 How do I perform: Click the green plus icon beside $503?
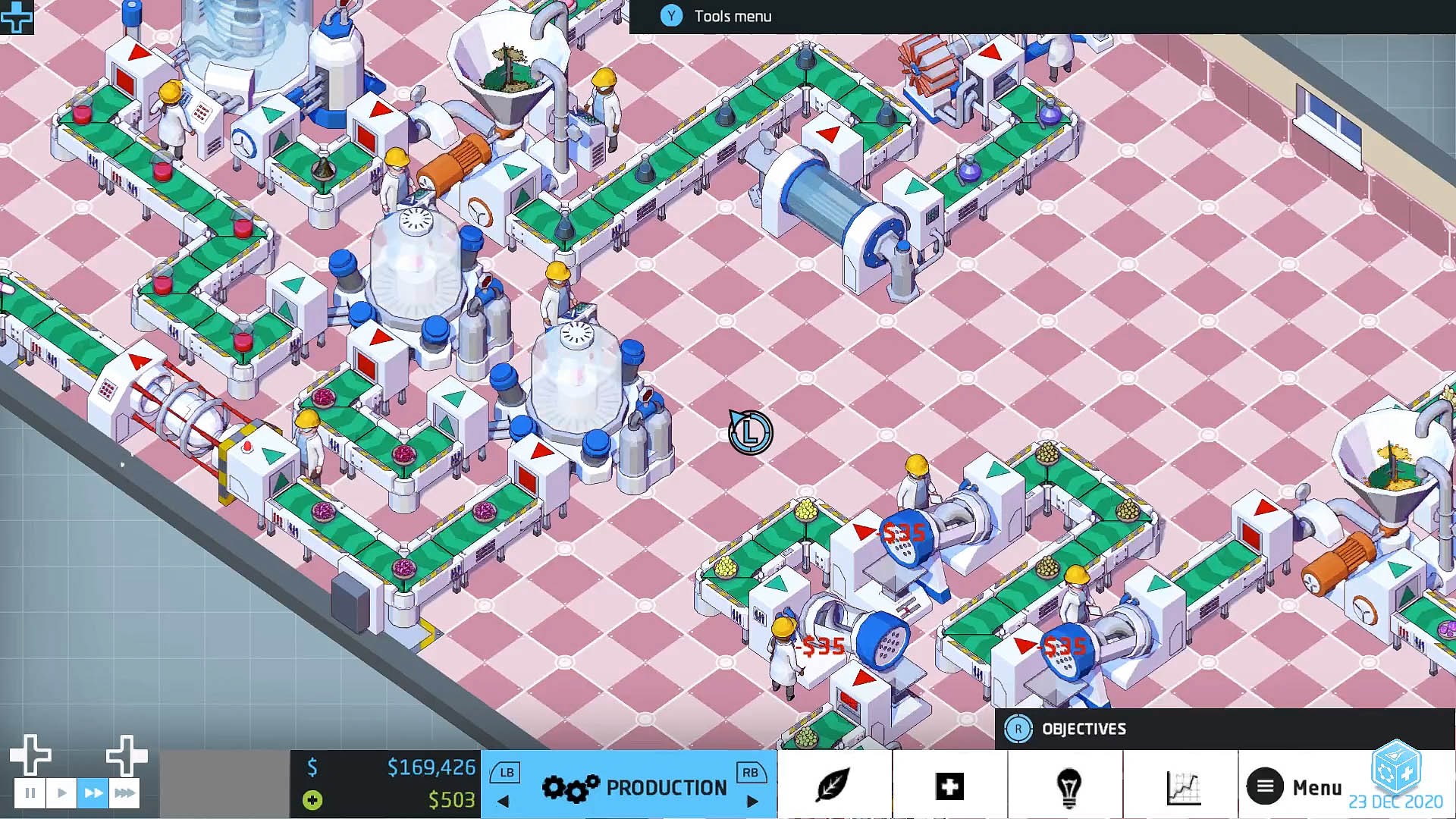pyautogui.click(x=311, y=800)
